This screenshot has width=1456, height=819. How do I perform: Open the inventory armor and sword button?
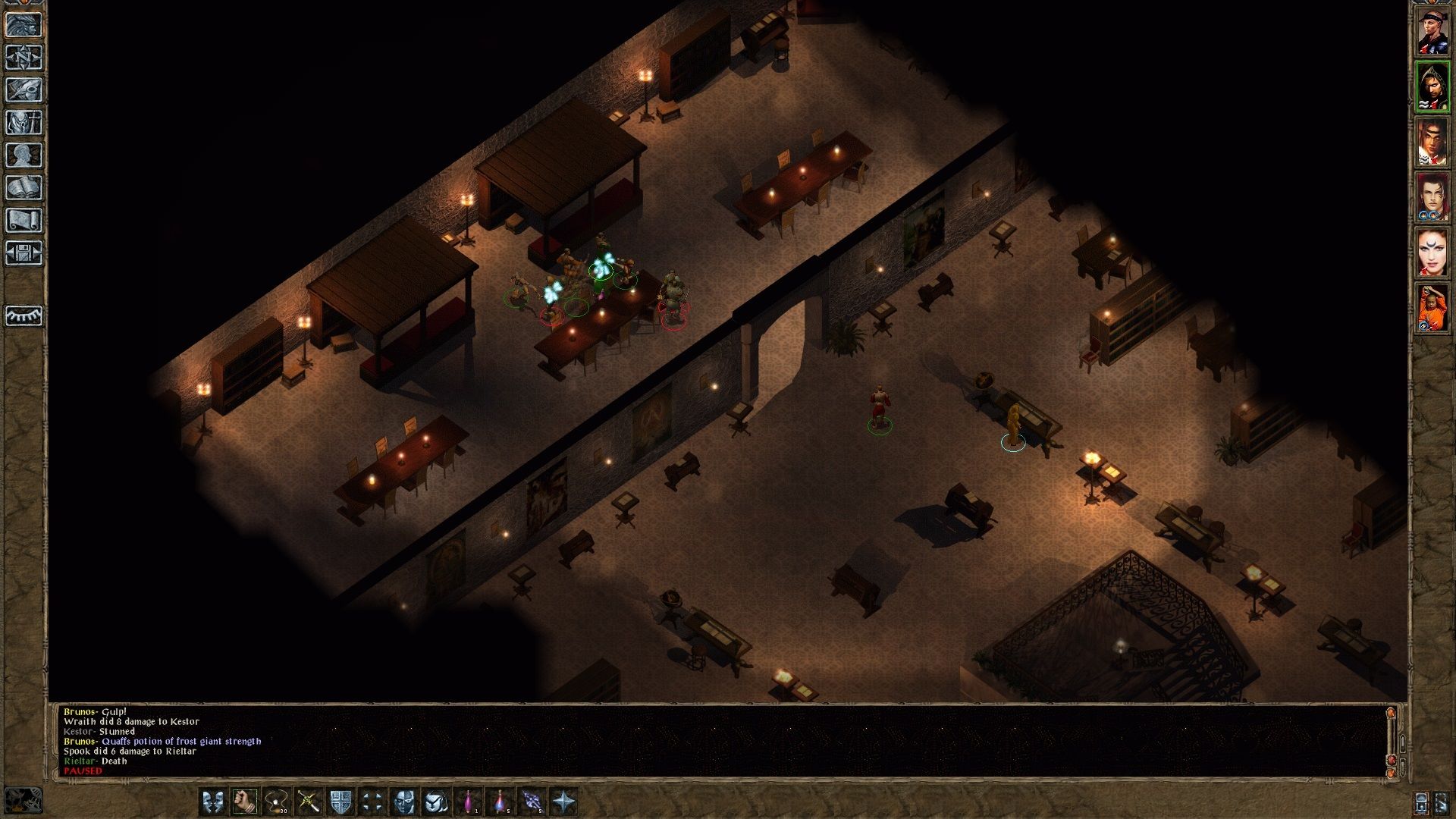[x=24, y=123]
